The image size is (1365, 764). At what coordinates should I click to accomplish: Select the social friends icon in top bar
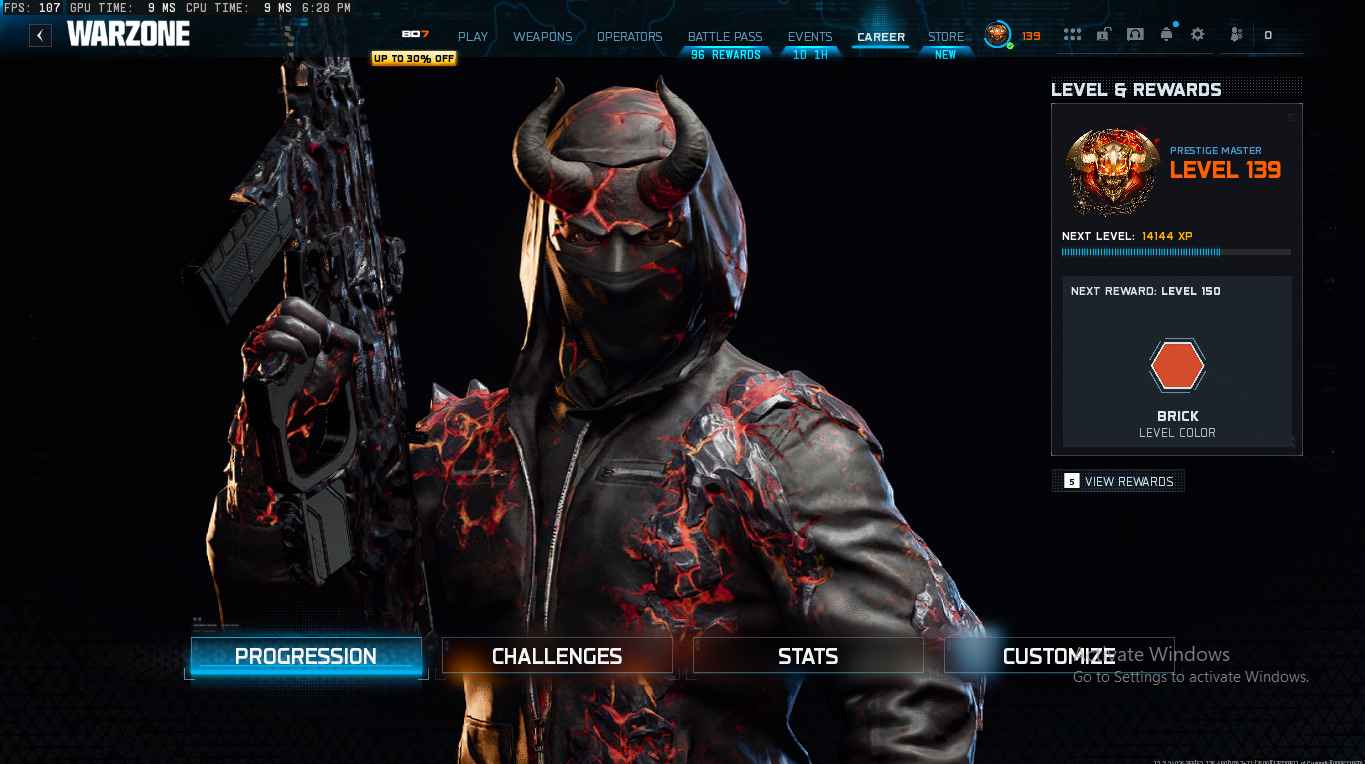point(1236,34)
